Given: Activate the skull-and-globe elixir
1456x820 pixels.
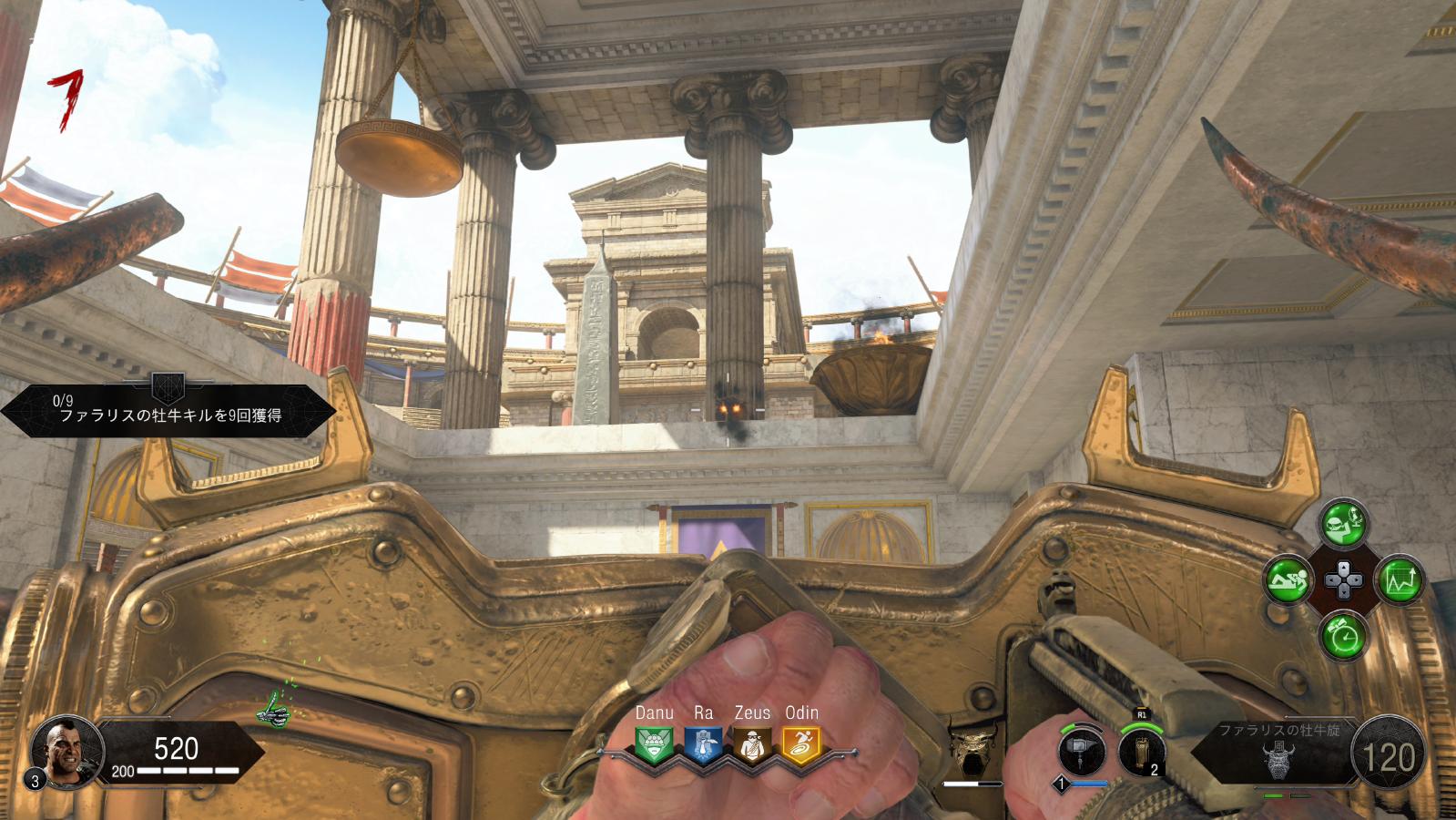Looking at the screenshot, I should [1343, 523].
